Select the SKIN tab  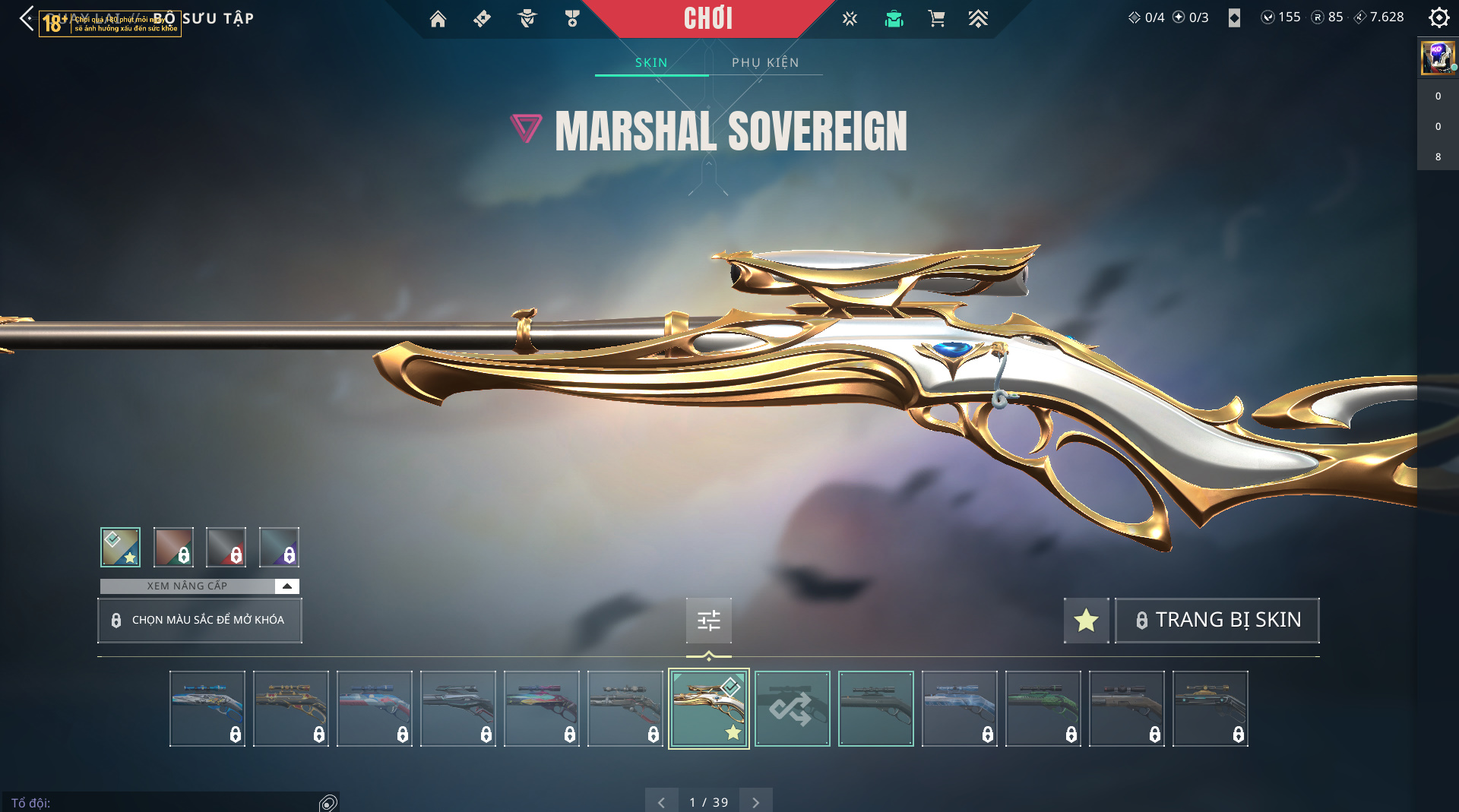pos(651,62)
